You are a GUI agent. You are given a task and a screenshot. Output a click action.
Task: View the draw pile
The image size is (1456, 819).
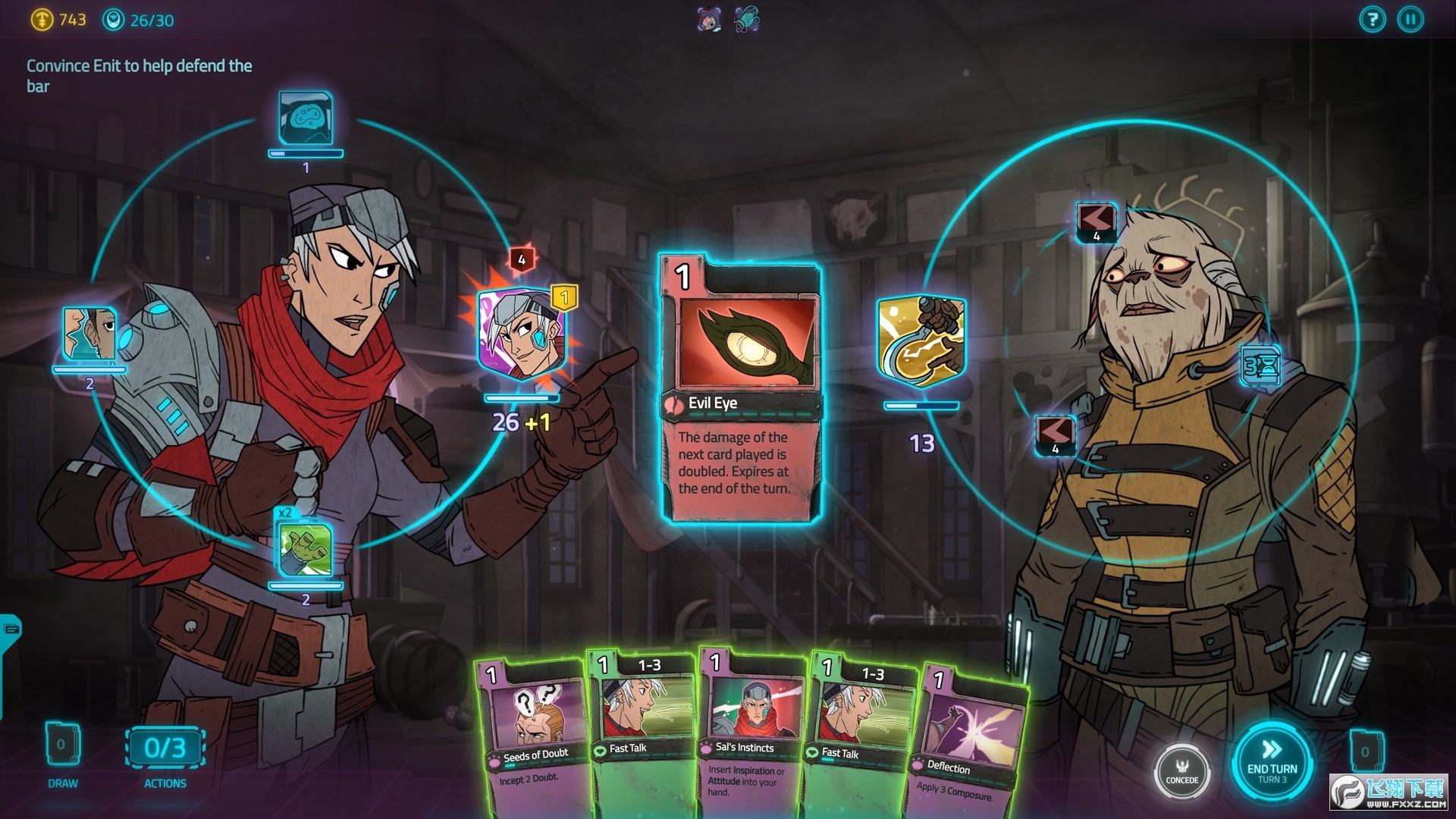click(x=62, y=746)
